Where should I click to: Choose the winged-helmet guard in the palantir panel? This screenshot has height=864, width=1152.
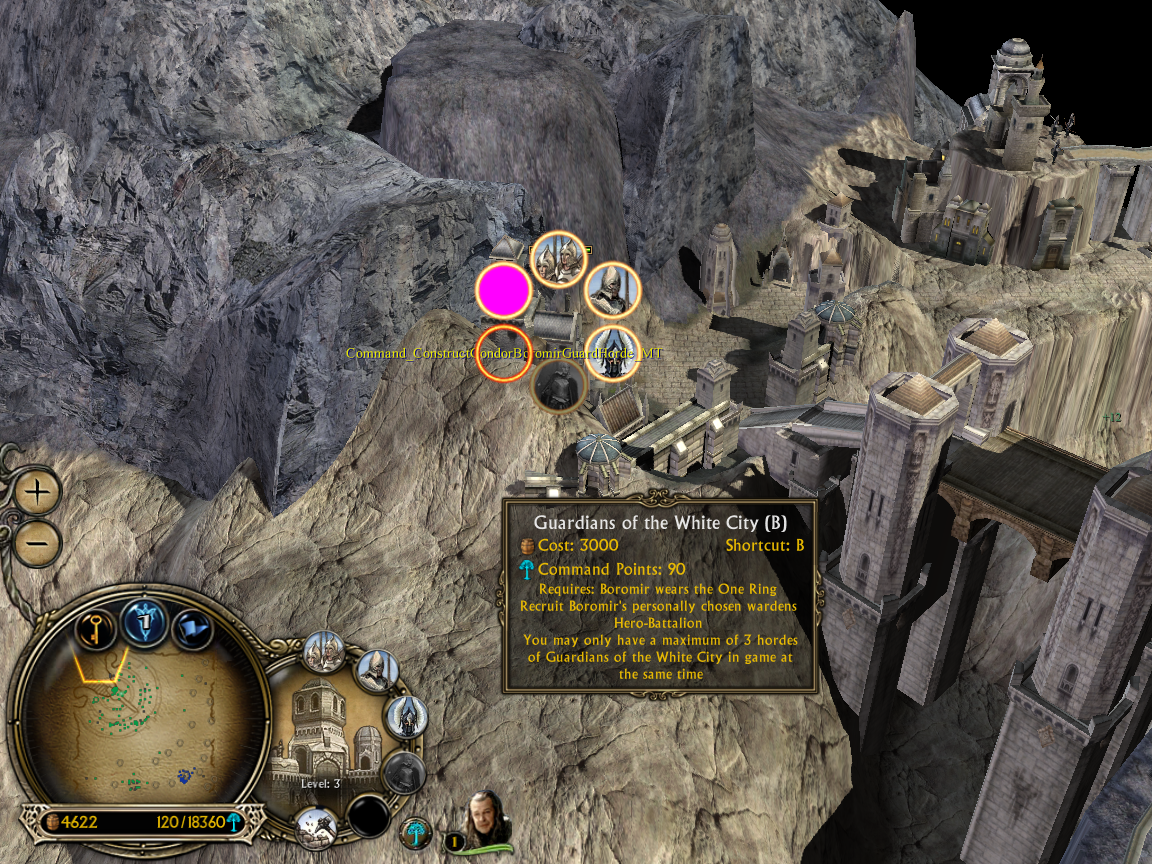[x=408, y=718]
